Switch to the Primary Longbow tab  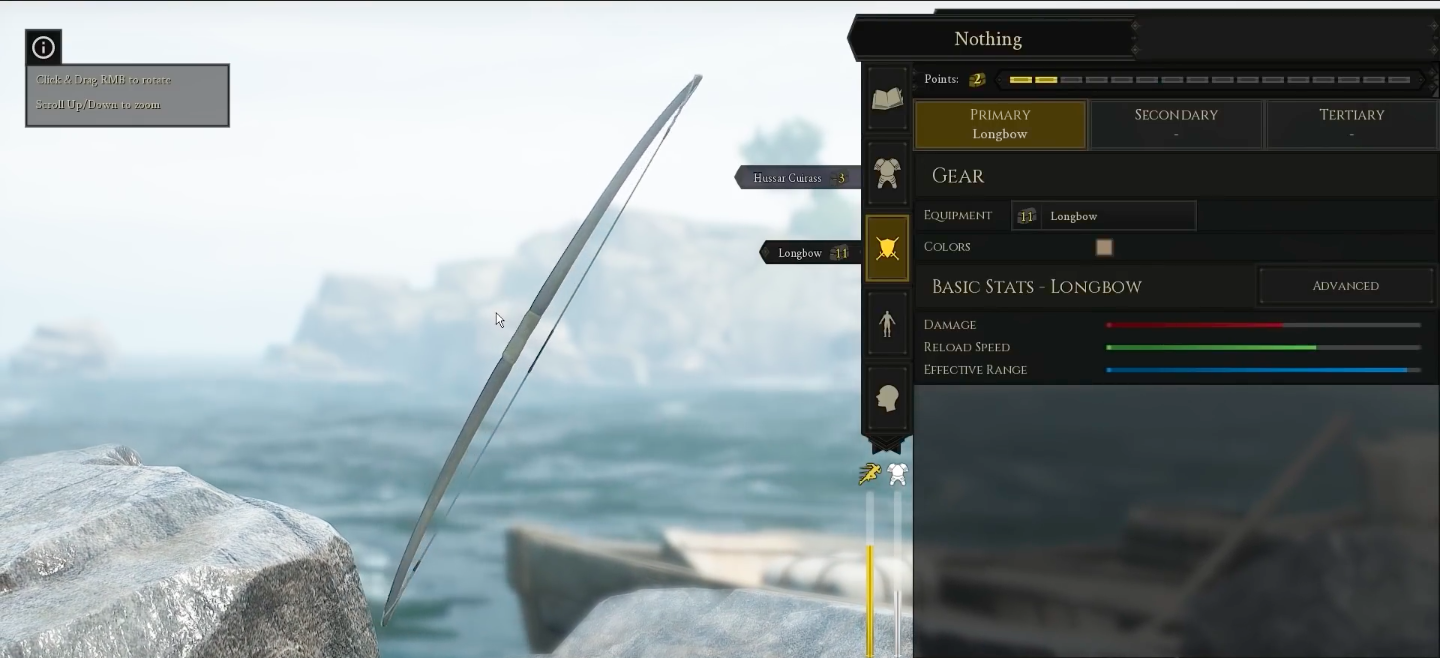(1000, 124)
